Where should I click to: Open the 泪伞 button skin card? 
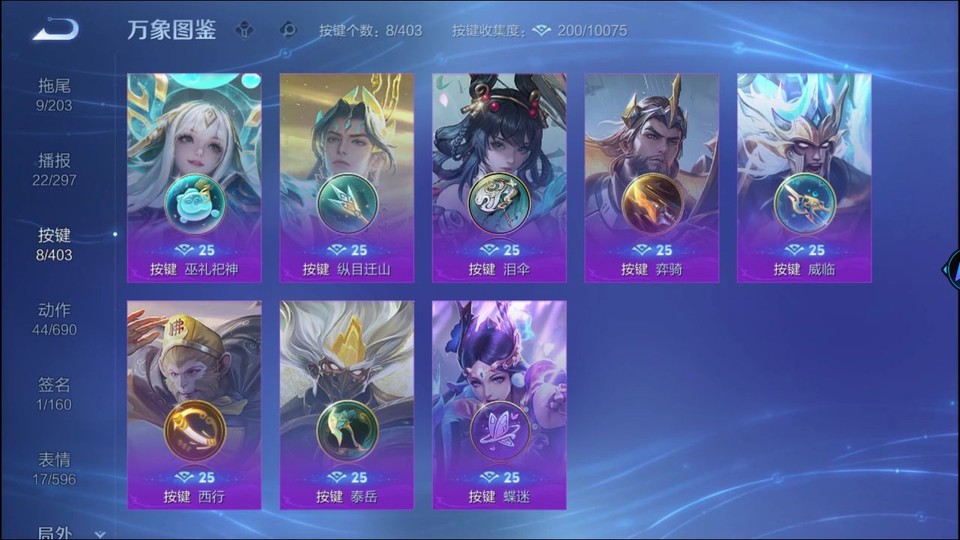click(499, 178)
